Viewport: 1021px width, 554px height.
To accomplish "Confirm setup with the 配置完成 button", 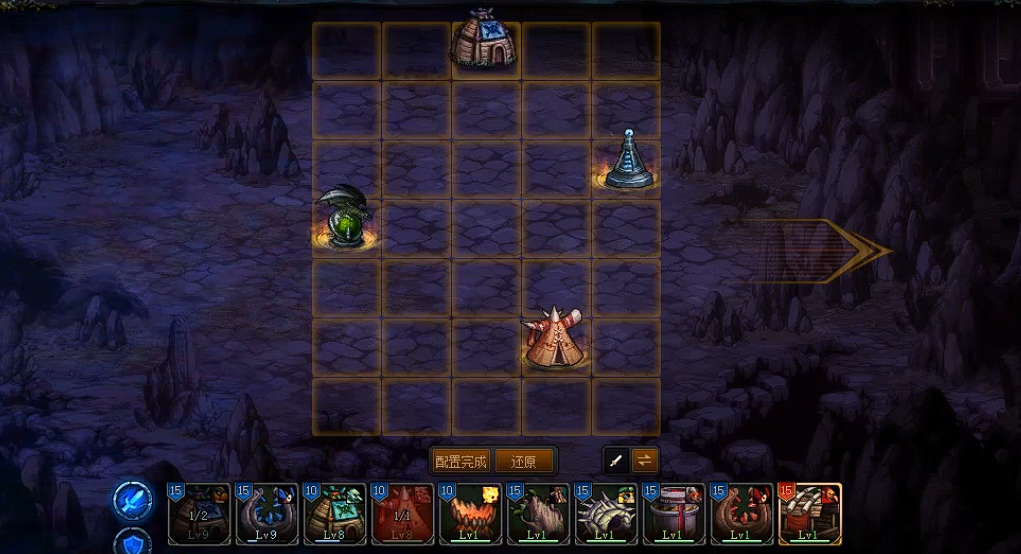I will click(462, 462).
